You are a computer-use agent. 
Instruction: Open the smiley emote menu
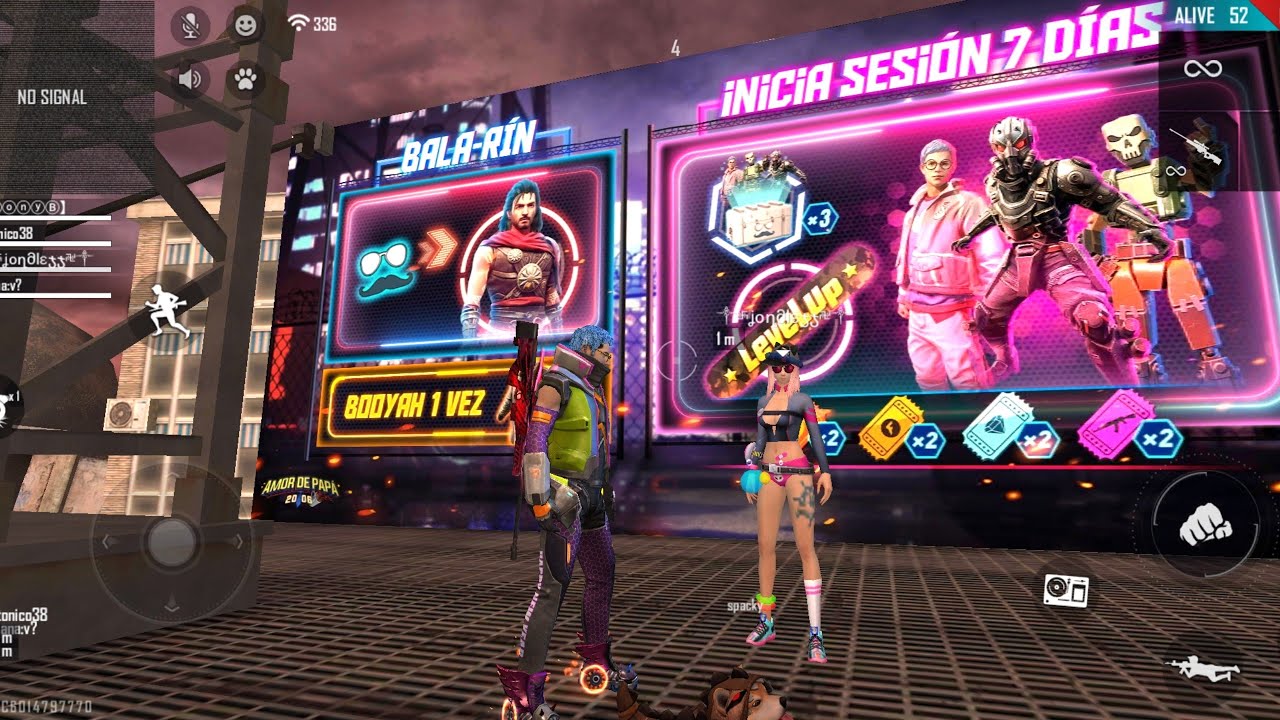(244, 25)
